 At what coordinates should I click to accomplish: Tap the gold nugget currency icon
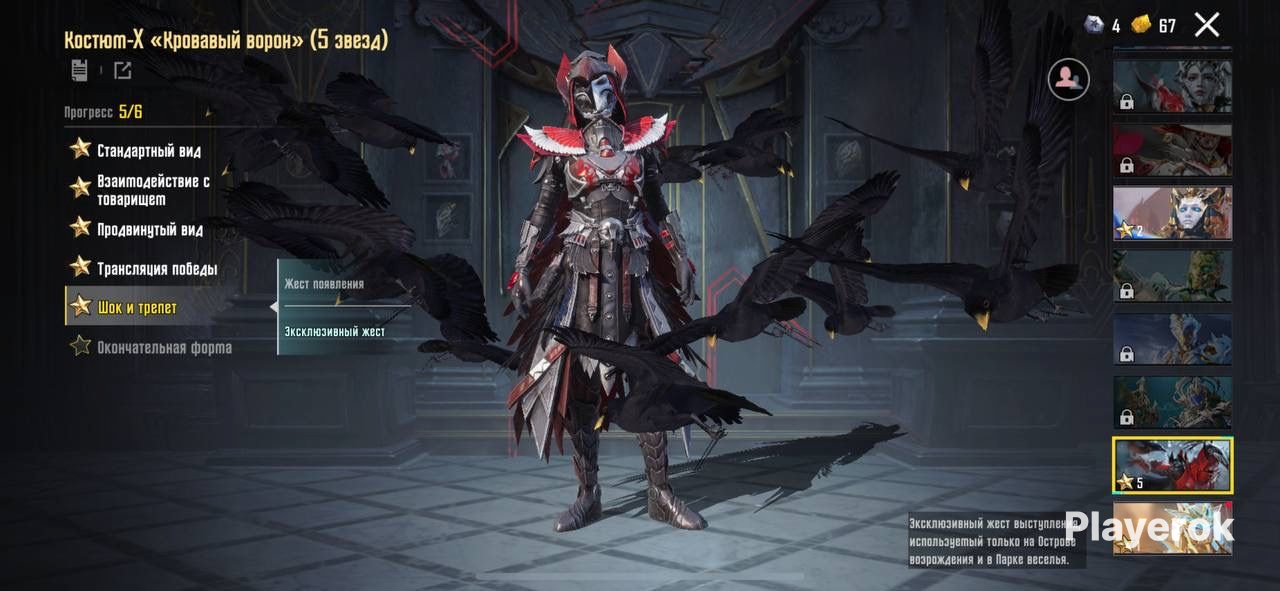[1141, 25]
